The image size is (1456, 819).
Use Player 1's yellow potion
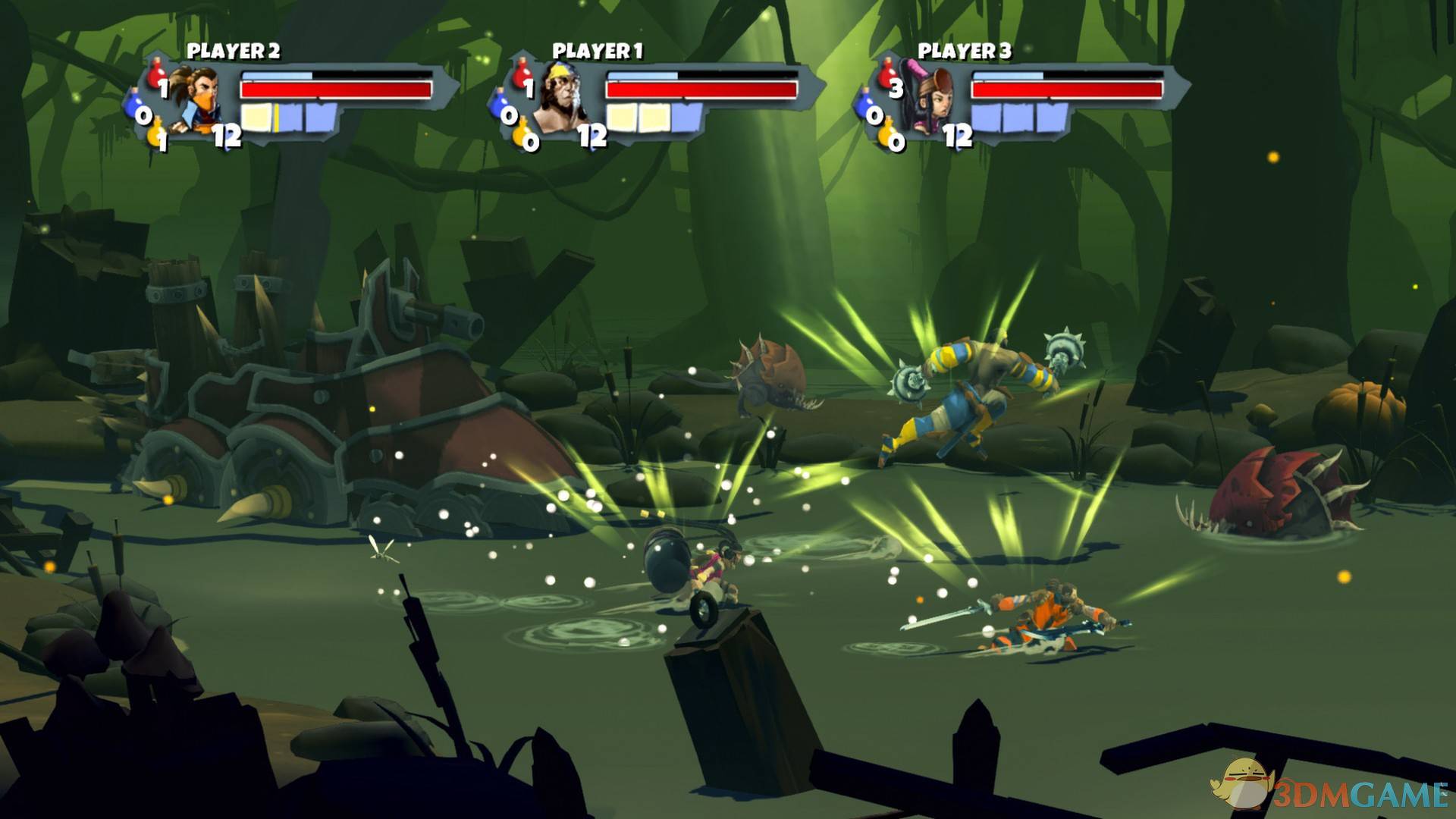522,135
